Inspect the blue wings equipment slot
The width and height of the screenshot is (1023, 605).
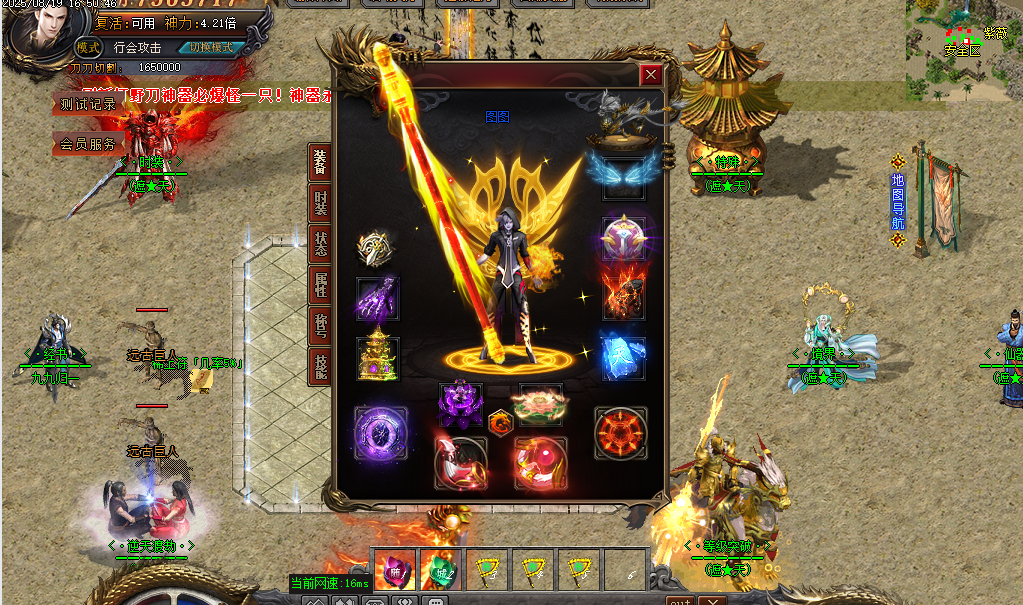pos(622,171)
